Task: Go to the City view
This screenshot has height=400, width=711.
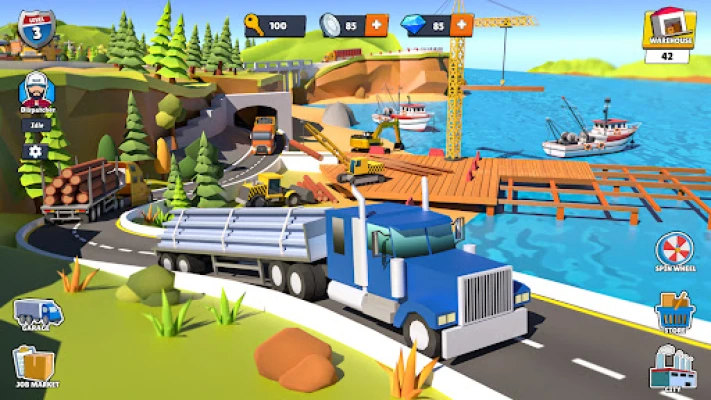Action: pos(672,369)
